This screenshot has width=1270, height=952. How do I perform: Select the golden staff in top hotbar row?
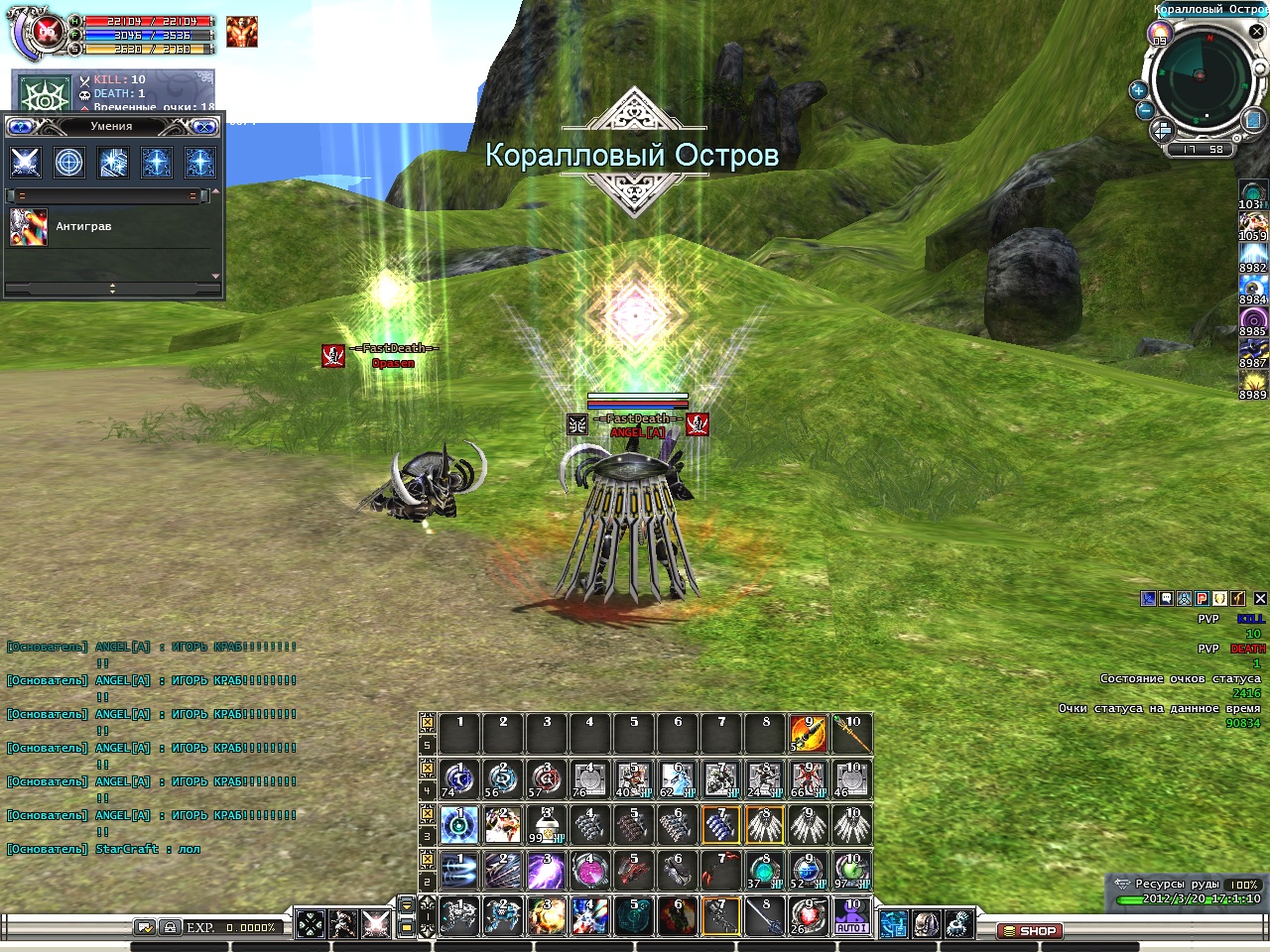(x=851, y=735)
